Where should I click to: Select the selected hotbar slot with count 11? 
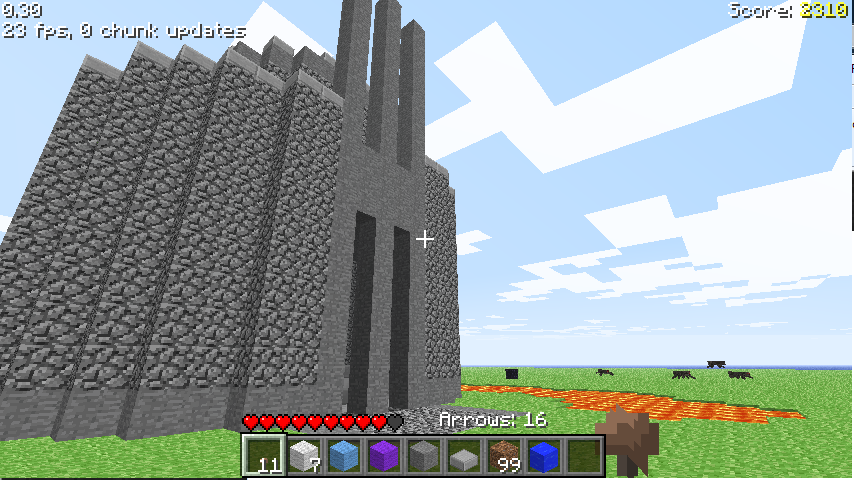(x=265, y=456)
